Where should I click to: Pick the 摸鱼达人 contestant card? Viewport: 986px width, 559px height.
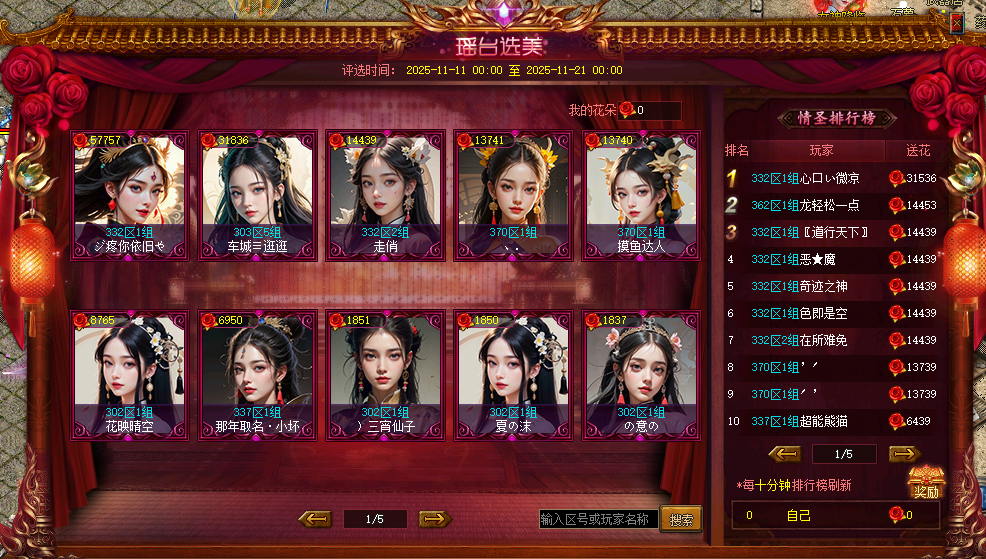pyautogui.click(x=643, y=195)
